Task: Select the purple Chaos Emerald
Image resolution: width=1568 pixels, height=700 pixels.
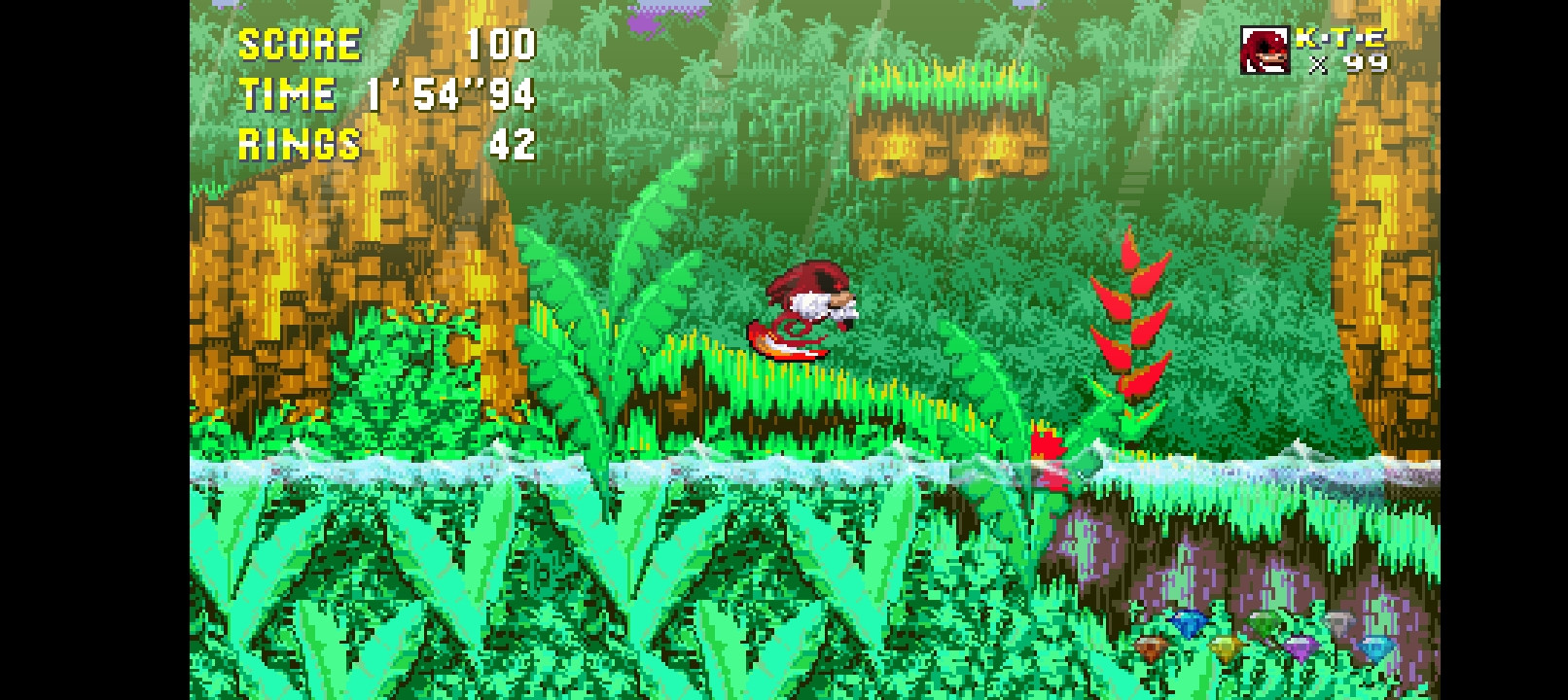Action: coord(1300,647)
